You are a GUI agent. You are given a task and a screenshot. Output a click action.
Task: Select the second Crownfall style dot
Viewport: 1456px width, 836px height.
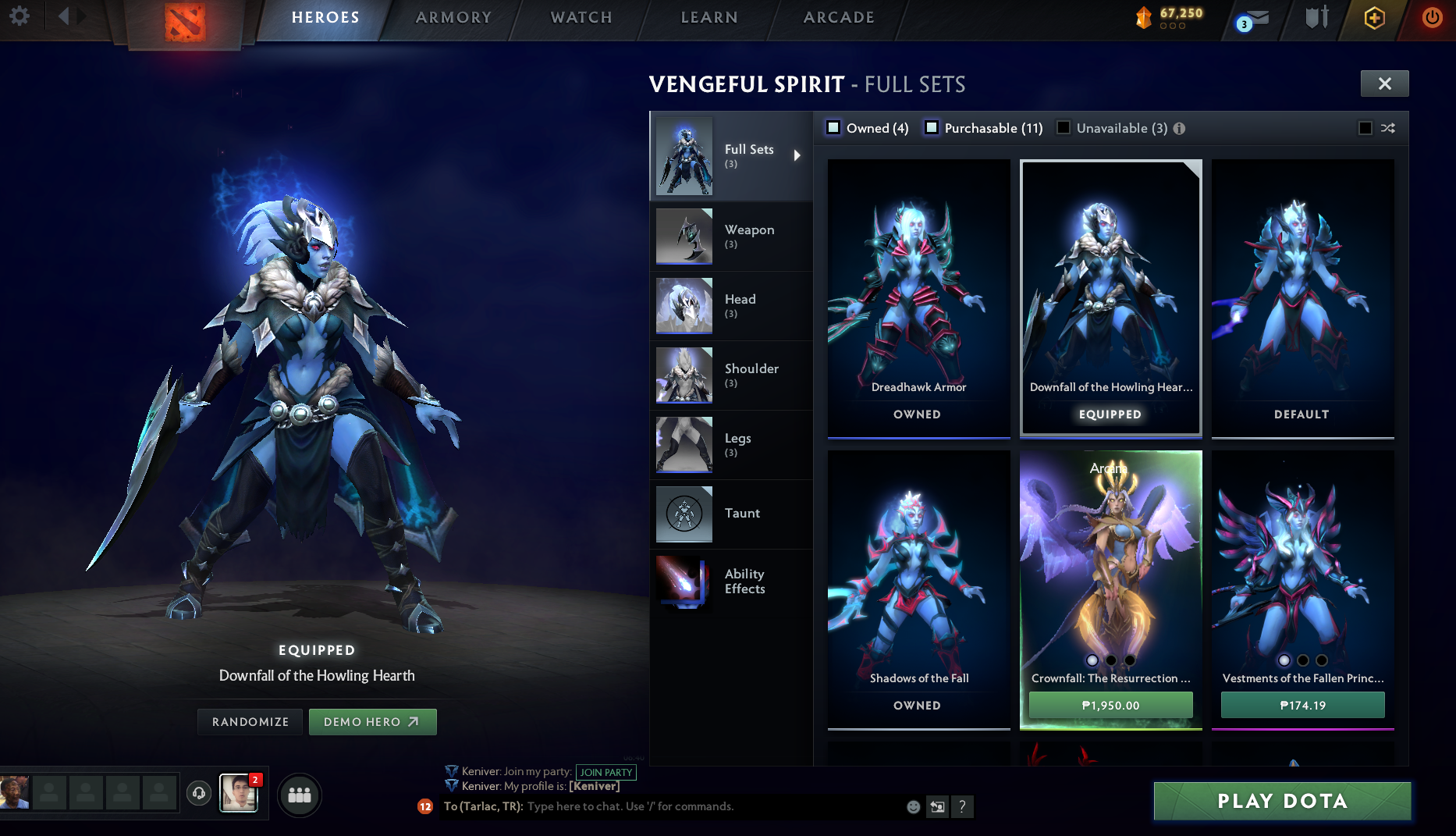tap(1110, 660)
